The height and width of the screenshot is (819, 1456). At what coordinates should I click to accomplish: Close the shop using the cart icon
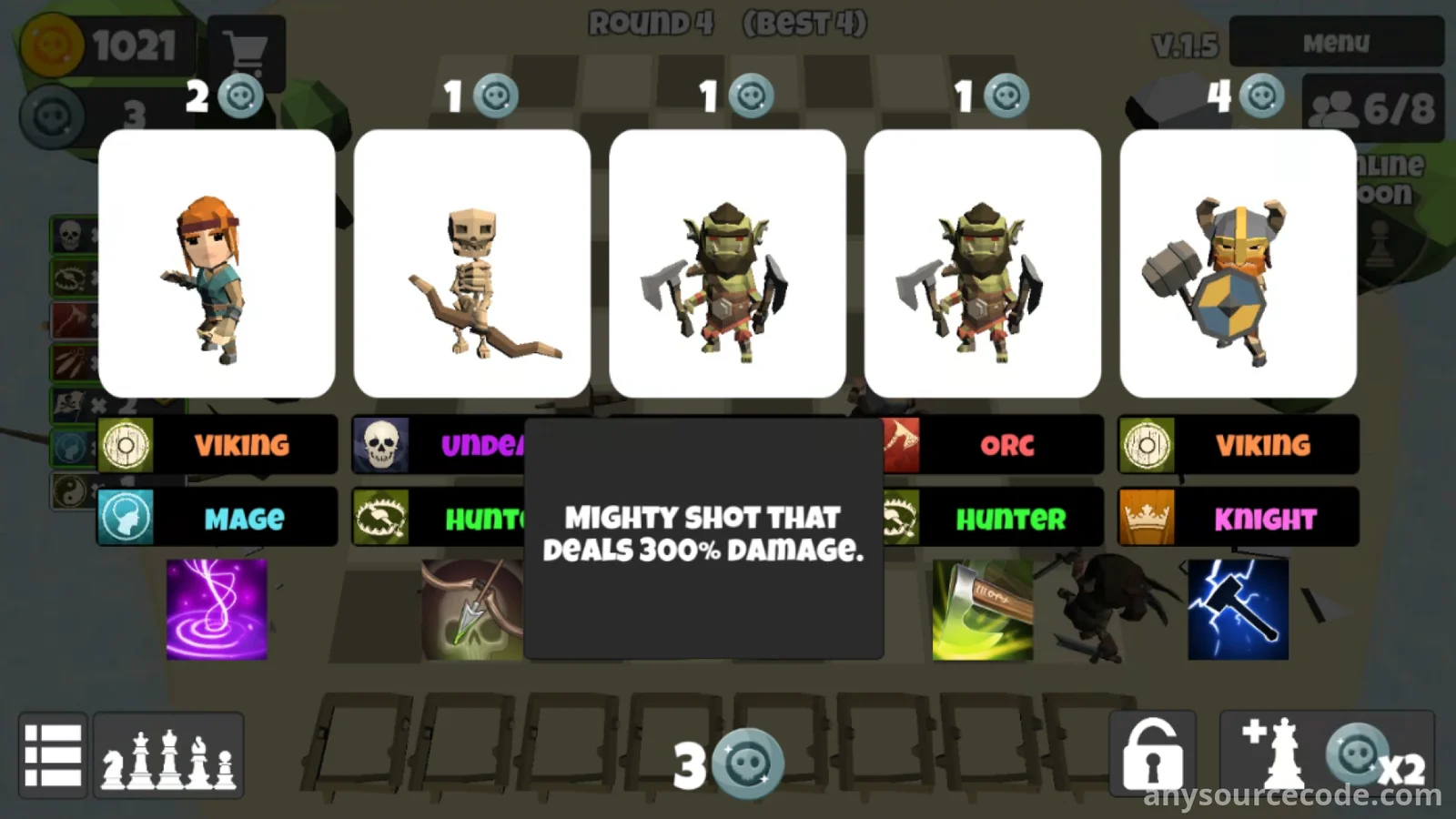(x=246, y=50)
